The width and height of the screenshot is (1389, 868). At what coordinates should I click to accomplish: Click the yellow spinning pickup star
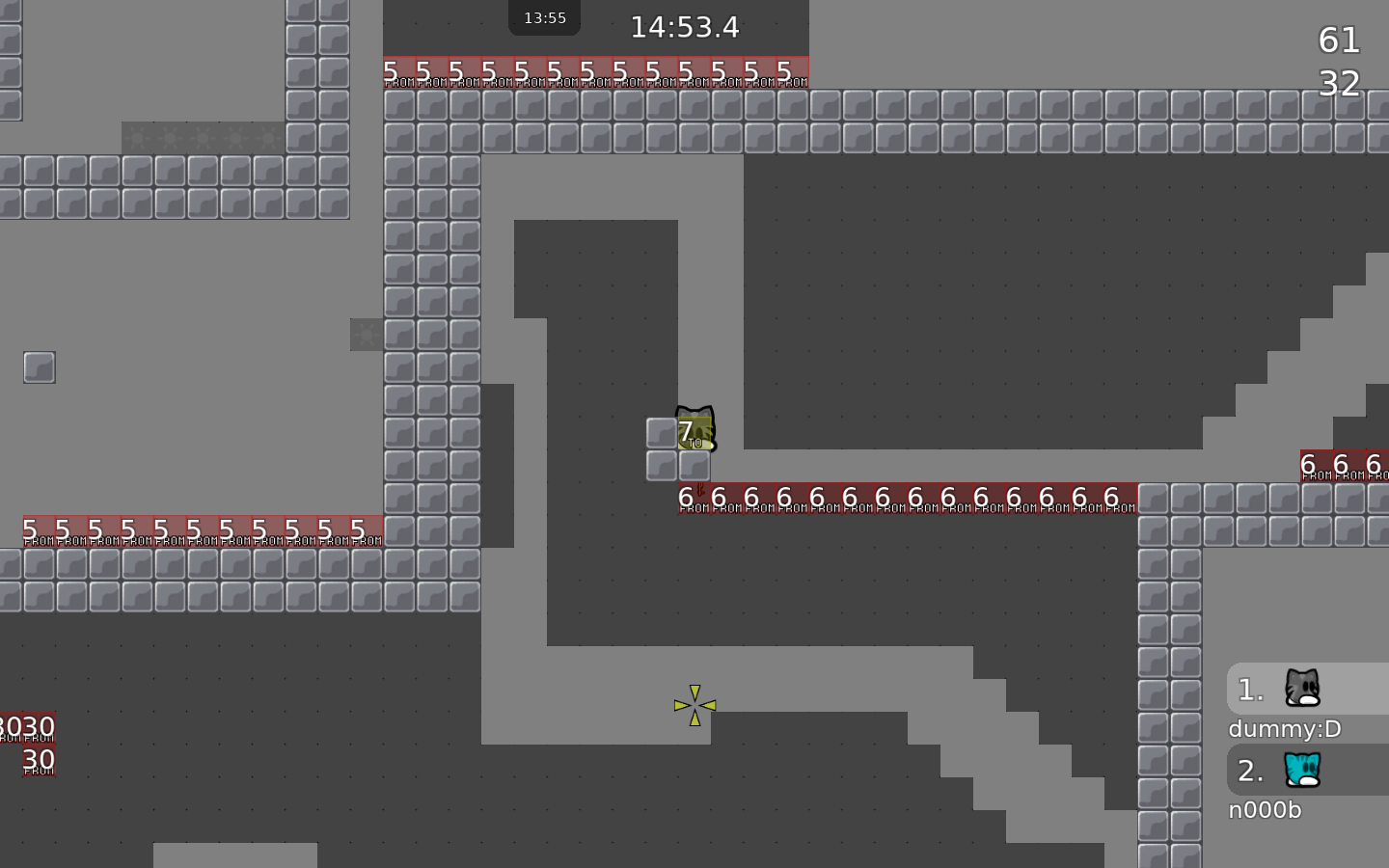695,706
